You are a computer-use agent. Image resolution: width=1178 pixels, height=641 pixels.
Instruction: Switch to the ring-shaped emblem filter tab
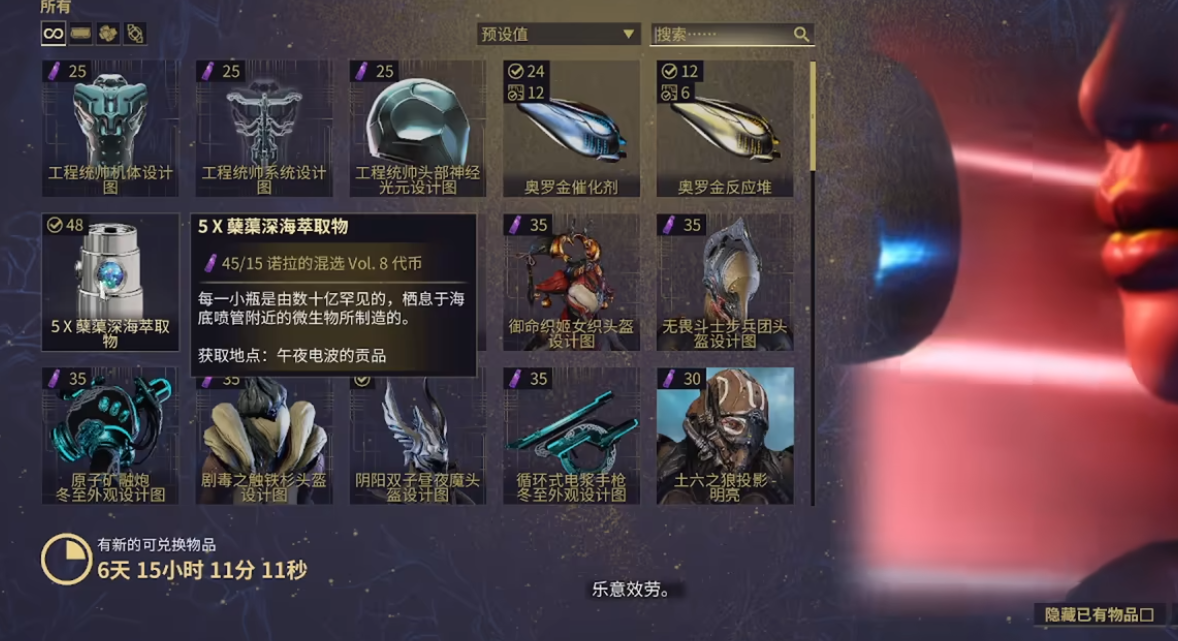pos(134,34)
